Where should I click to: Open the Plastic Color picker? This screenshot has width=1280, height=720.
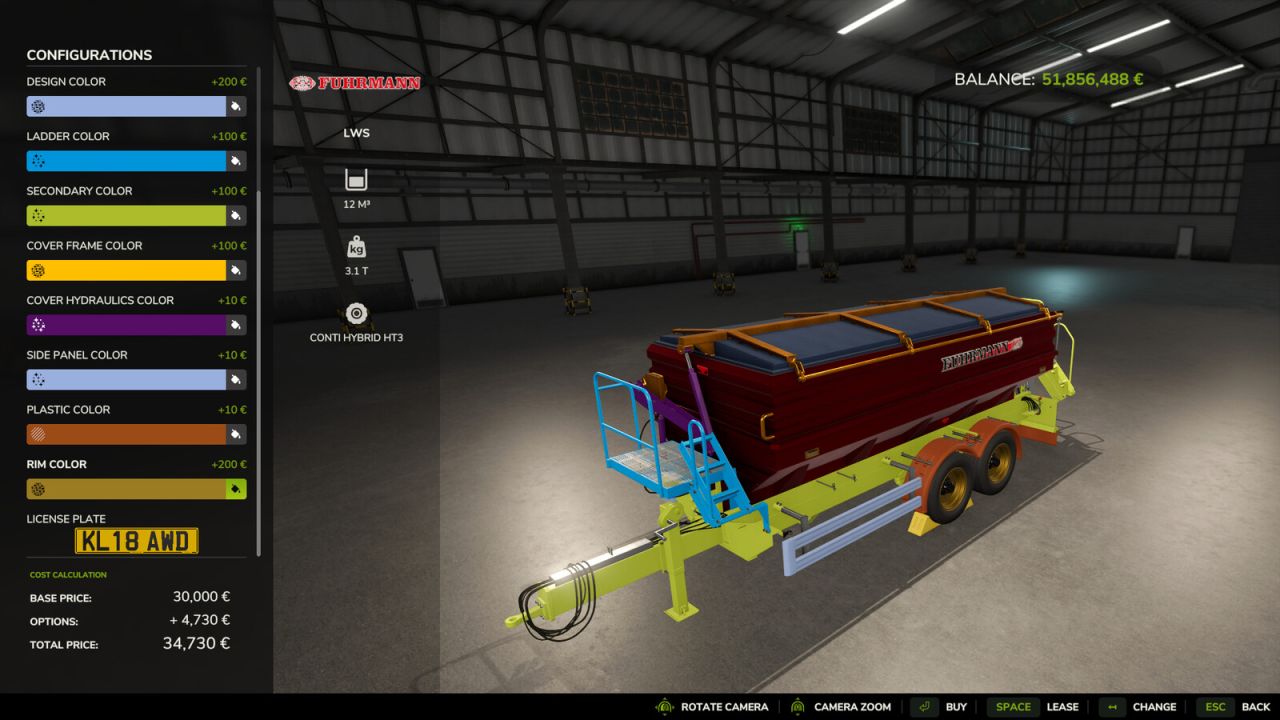pos(236,434)
